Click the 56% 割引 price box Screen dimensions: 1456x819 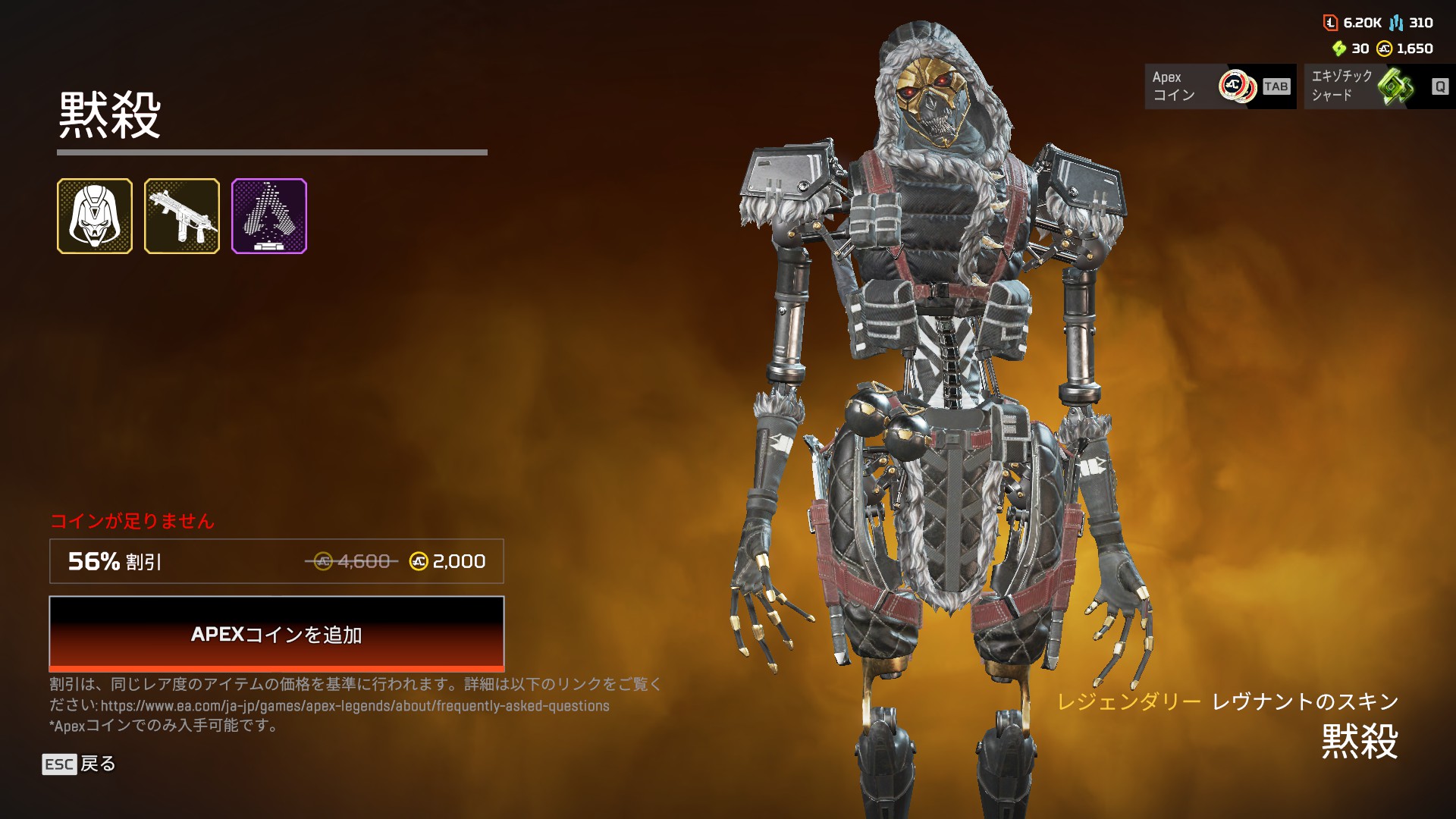point(277,561)
